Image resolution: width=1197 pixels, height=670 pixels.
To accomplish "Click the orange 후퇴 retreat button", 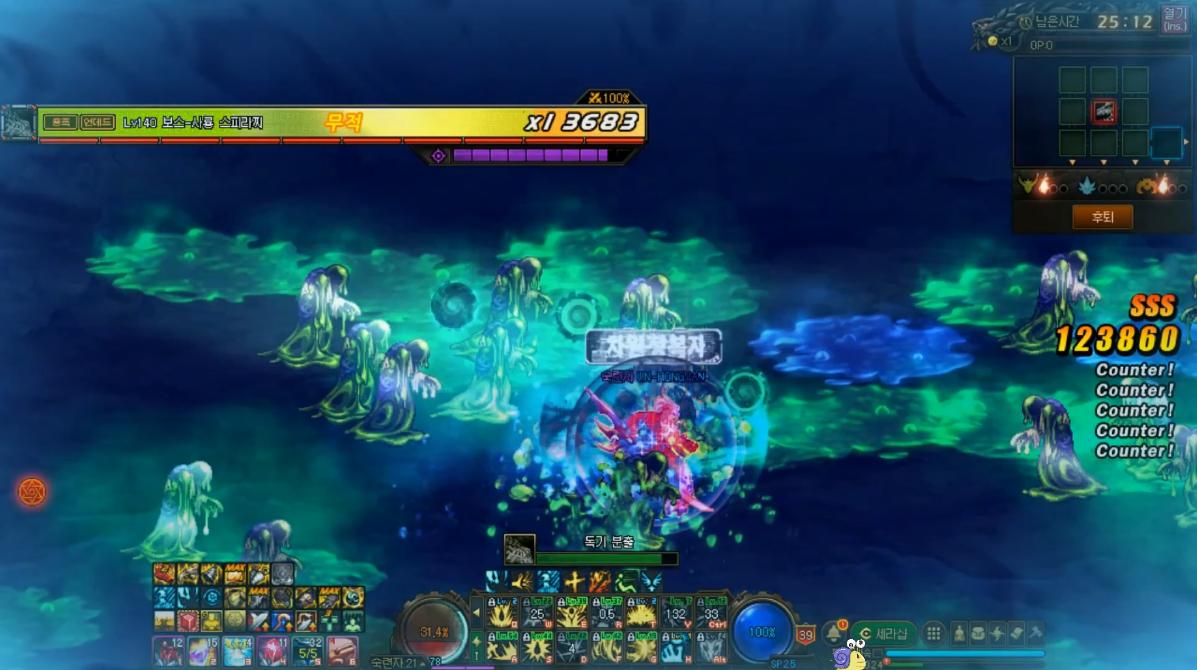I will pyautogui.click(x=1102, y=216).
